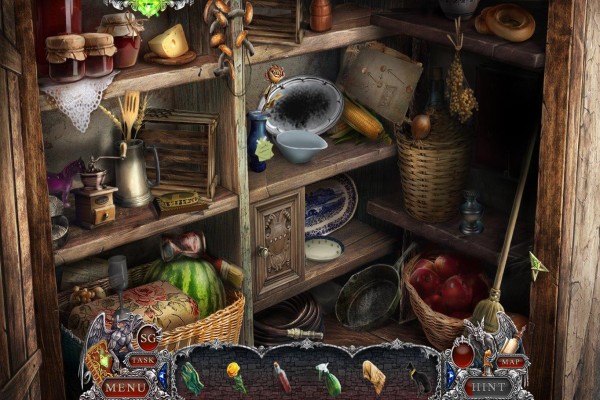
Task: Click the red SG guide badge
Action: pos(148,338)
